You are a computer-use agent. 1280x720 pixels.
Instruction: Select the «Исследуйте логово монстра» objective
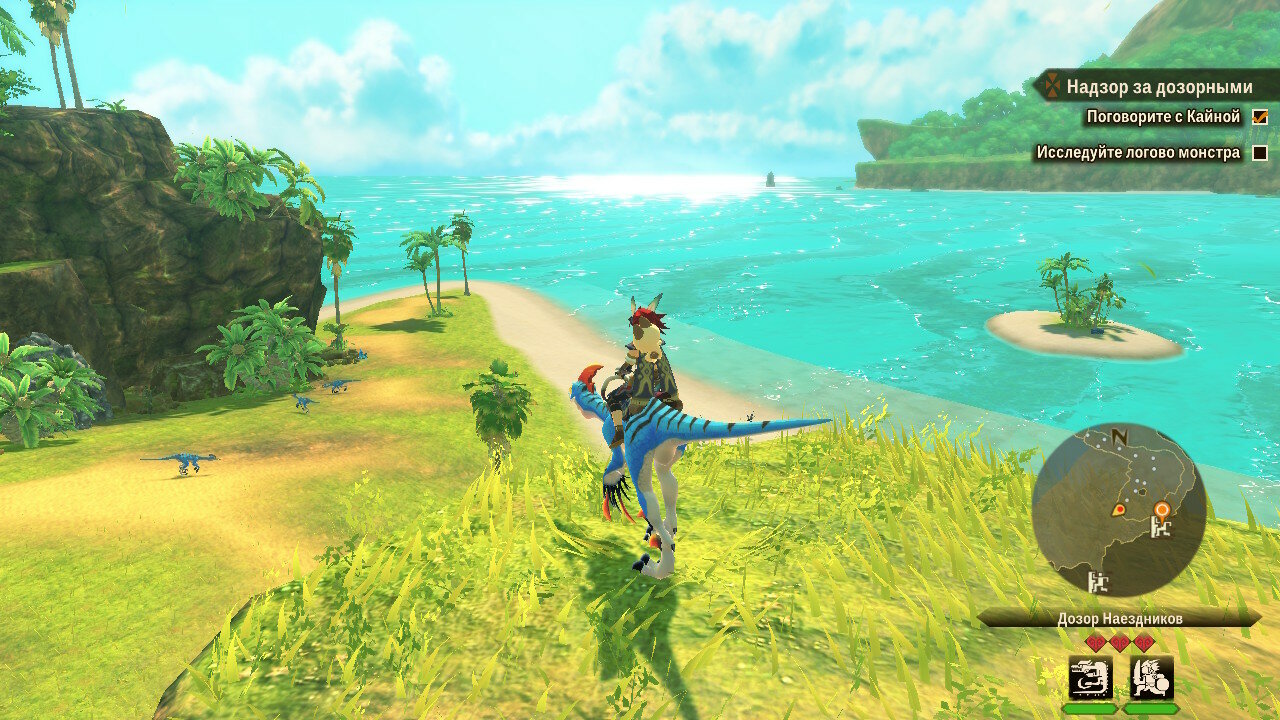(1138, 153)
